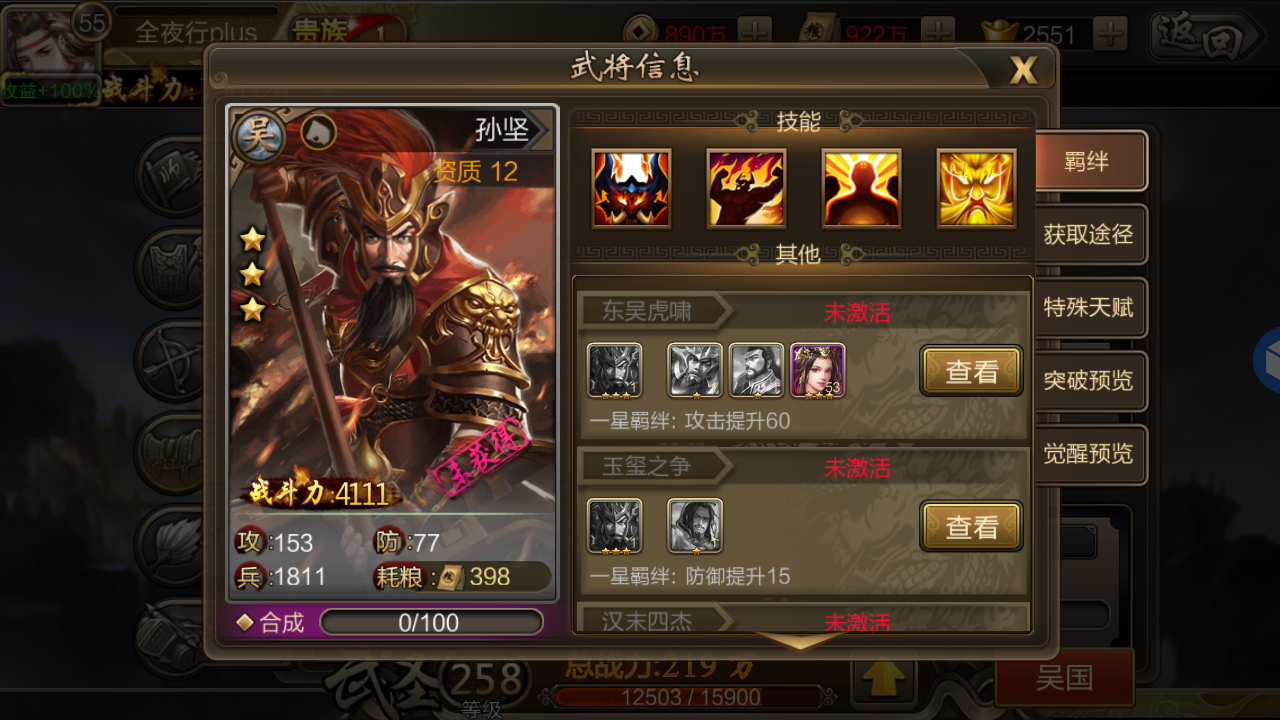This screenshot has width=1280, height=720.
Task: Show the 特殊天赋 tab
Action: coord(1088,308)
